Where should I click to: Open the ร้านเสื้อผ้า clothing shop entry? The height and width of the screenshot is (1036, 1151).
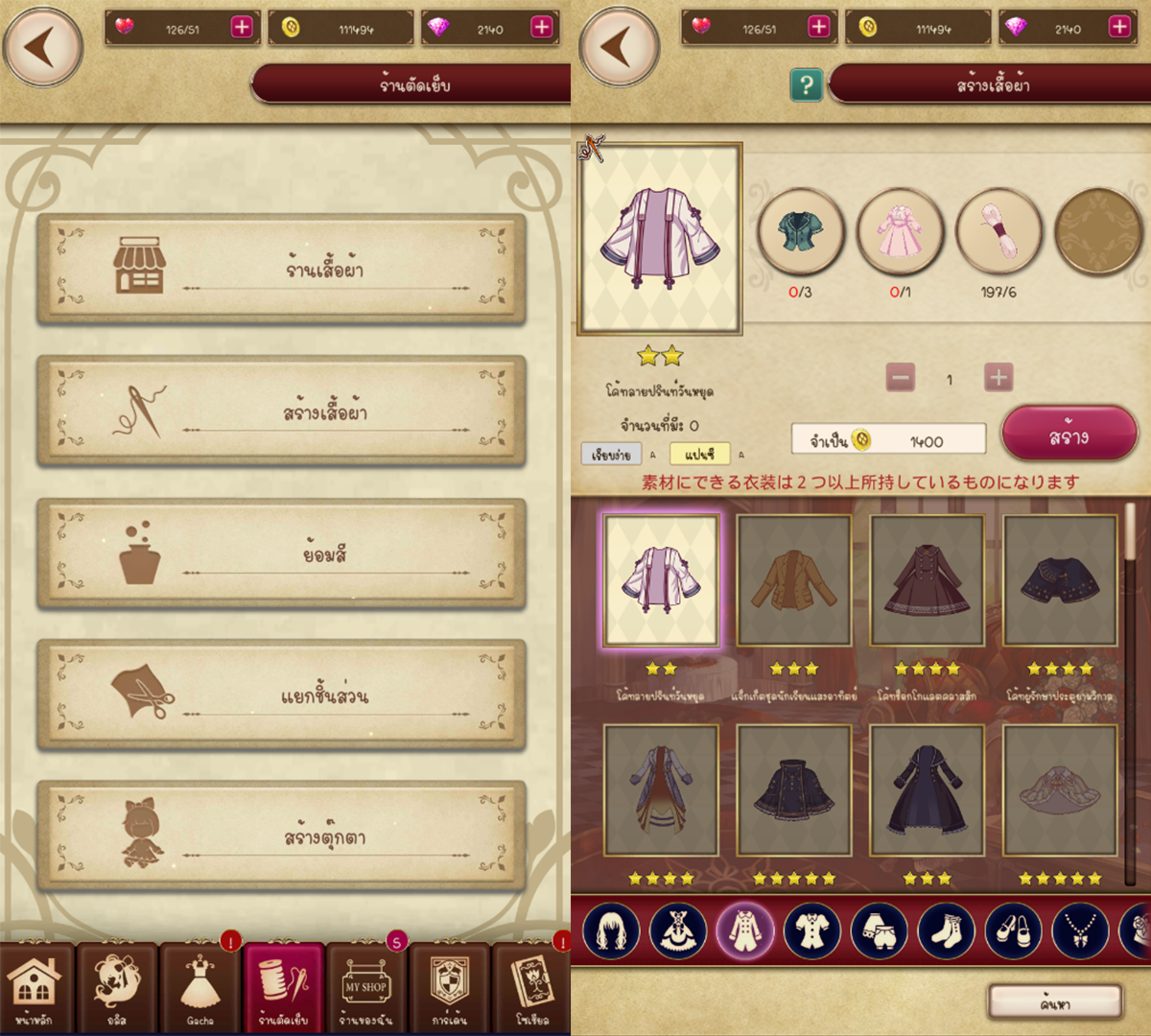click(281, 269)
